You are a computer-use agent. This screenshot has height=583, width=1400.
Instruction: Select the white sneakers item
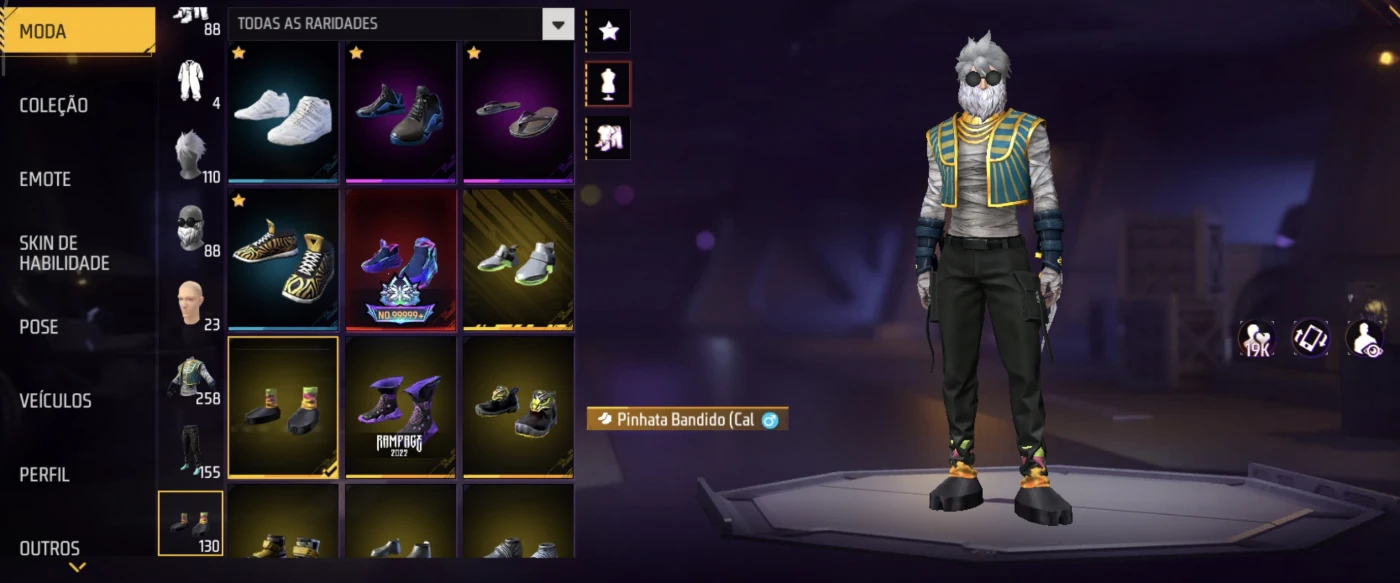click(x=283, y=111)
